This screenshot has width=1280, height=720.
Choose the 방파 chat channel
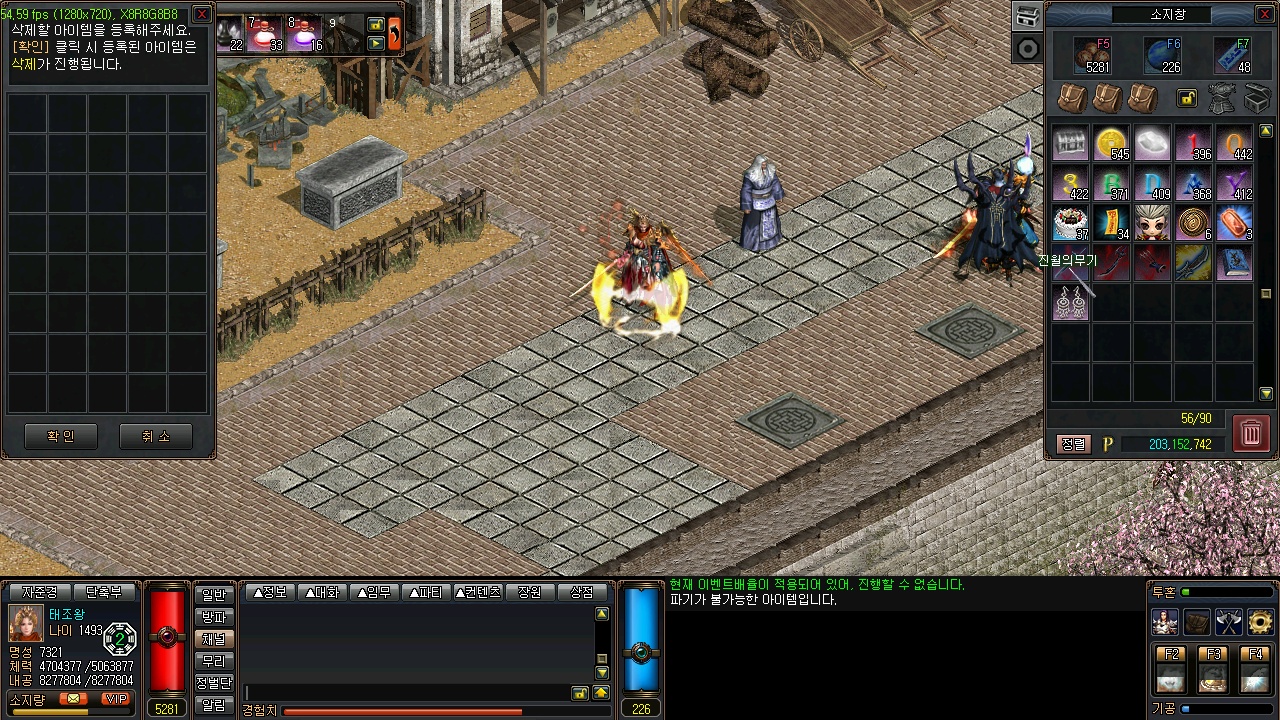click(x=214, y=617)
